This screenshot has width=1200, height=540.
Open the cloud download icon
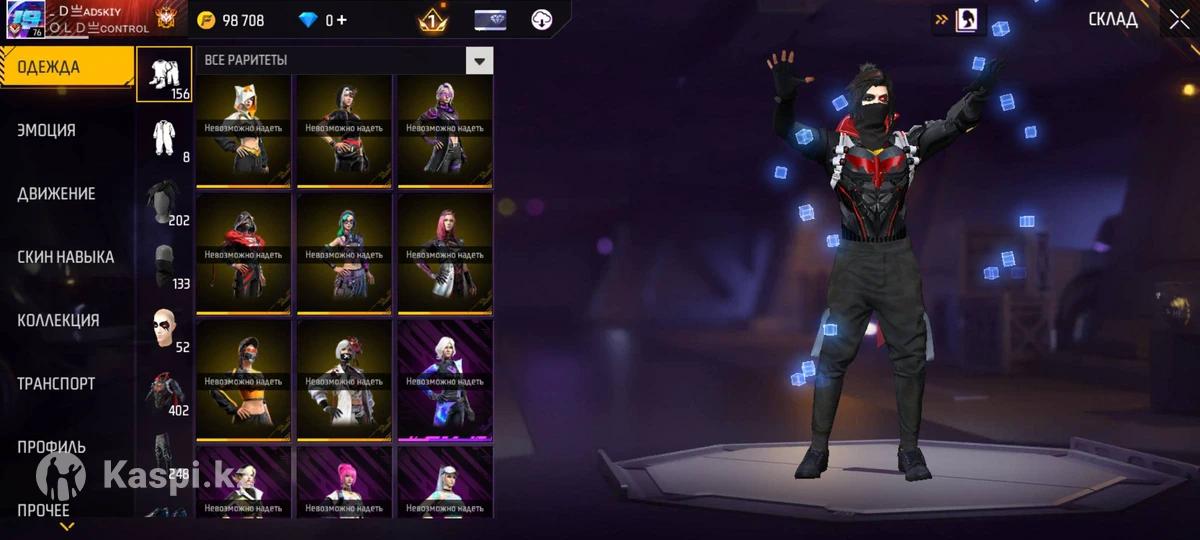tap(542, 19)
